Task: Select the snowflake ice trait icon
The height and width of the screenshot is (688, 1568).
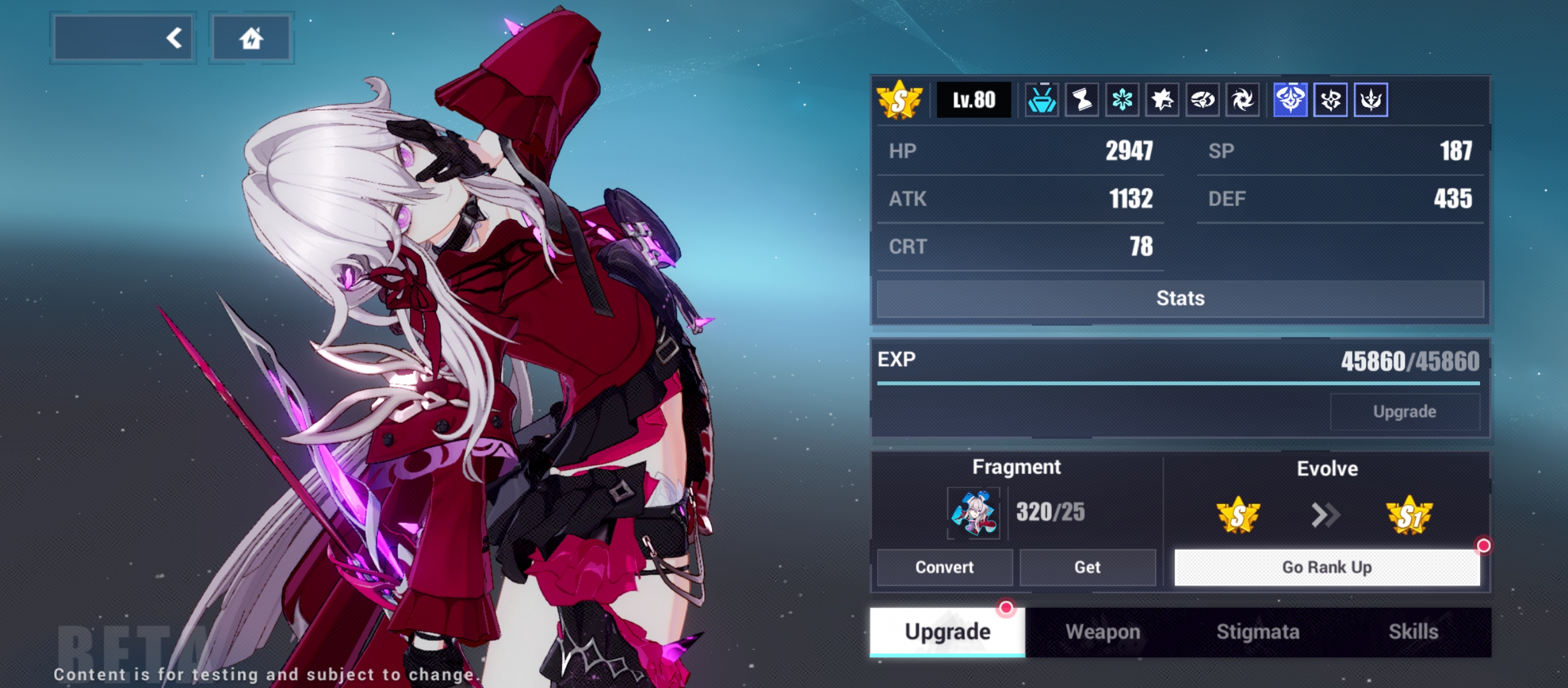Action: pyautogui.click(x=1122, y=100)
